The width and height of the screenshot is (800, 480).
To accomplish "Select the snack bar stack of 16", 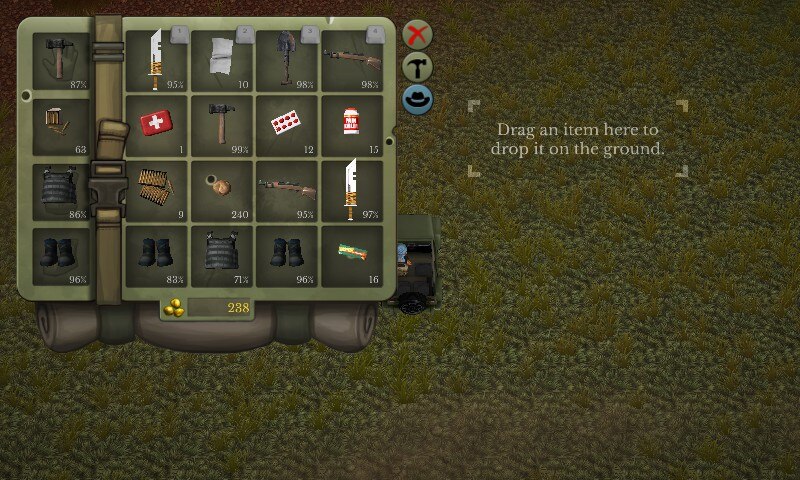I will click(352, 255).
